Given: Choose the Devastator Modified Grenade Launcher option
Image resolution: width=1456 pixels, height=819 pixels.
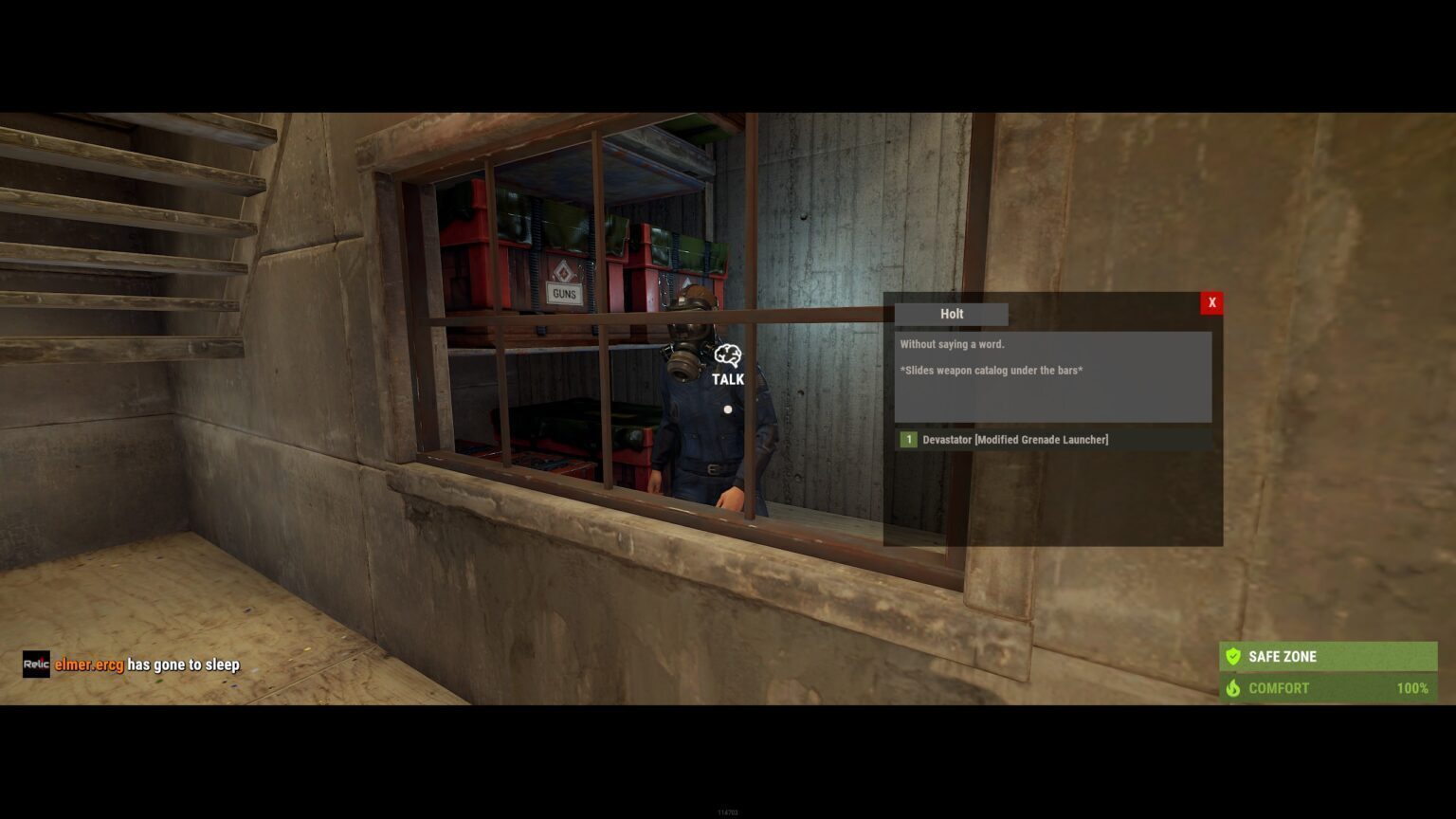Looking at the screenshot, I should pyautogui.click(x=1014, y=440).
